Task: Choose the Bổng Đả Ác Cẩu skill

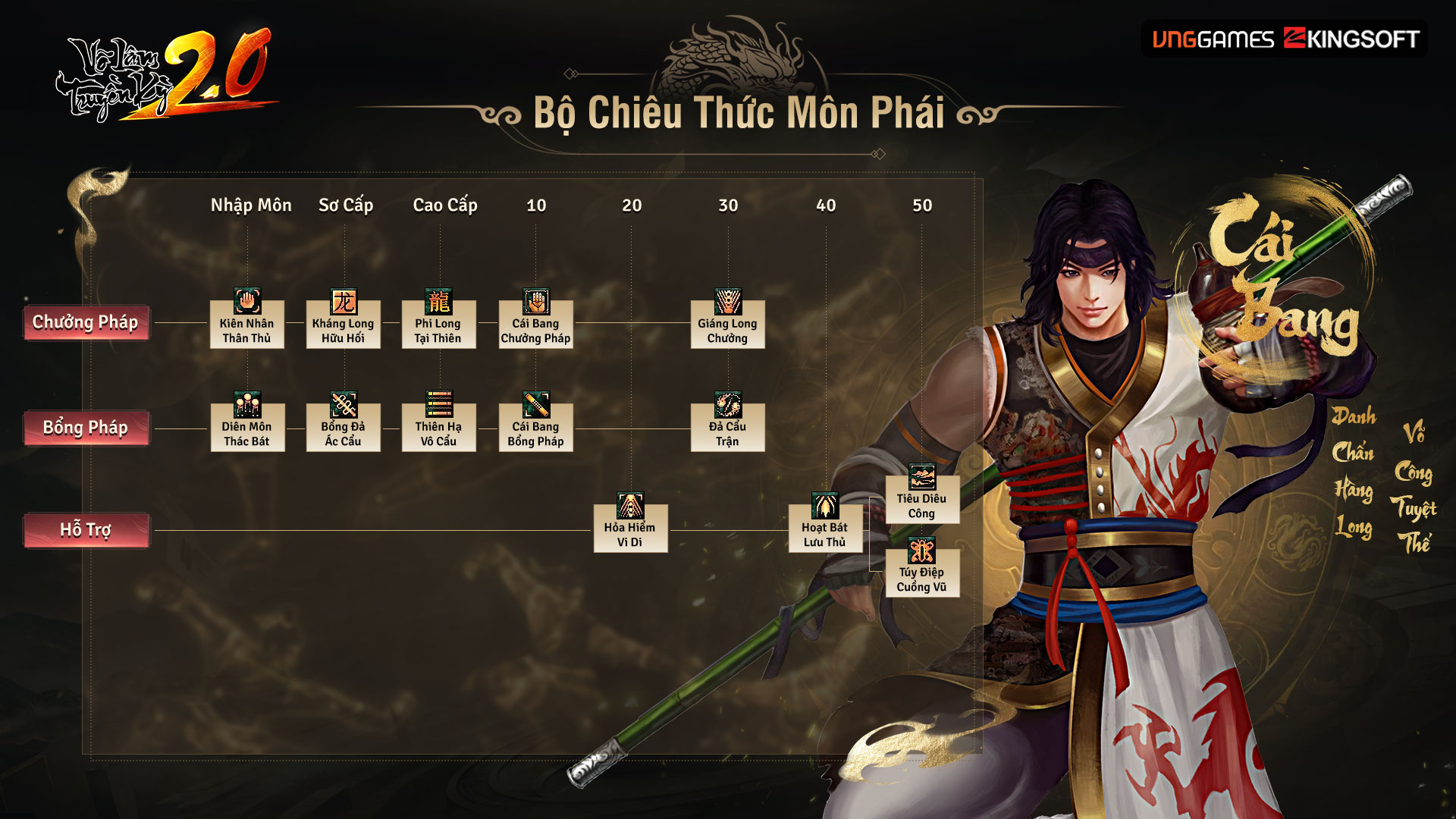Action: pos(344,423)
